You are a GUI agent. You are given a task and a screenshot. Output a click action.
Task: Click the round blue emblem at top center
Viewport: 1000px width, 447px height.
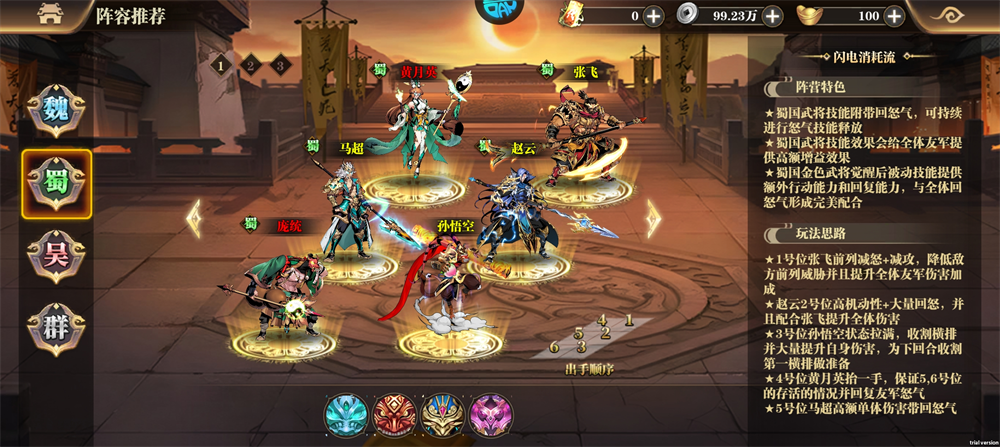point(500,12)
